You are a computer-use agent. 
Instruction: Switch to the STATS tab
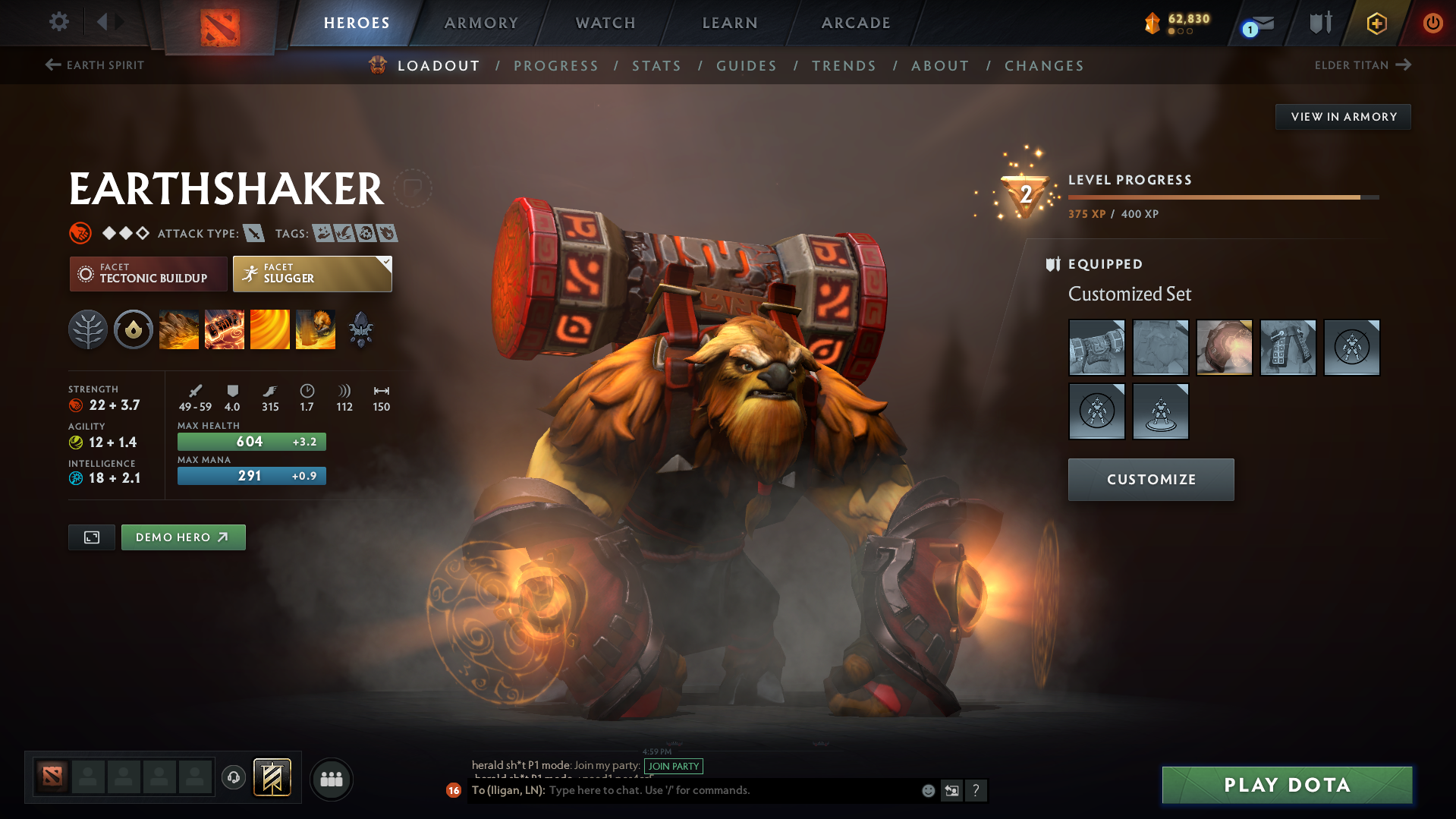click(x=656, y=65)
